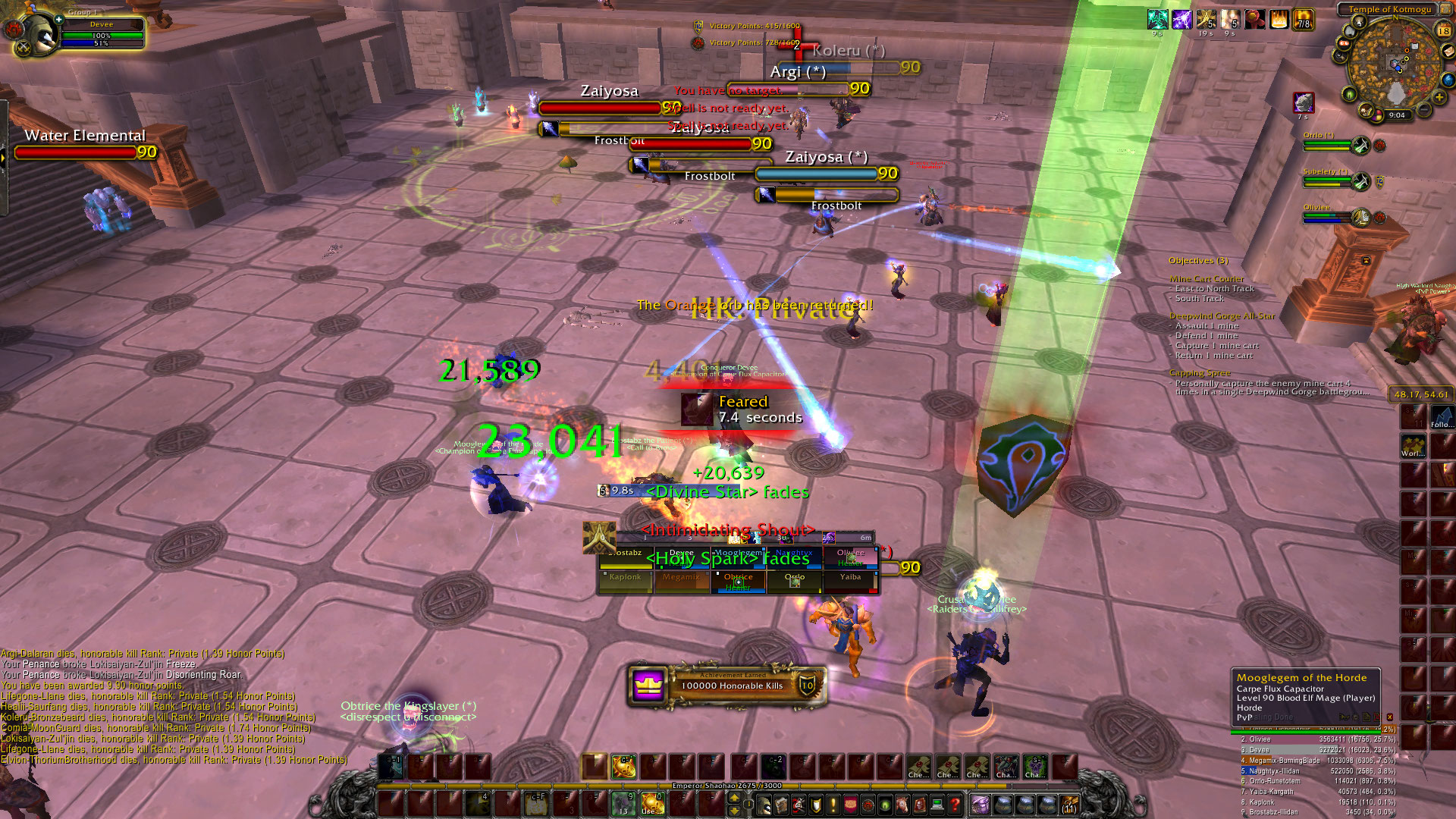Open the red question mark help button
1456x819 pixels.
955,804
